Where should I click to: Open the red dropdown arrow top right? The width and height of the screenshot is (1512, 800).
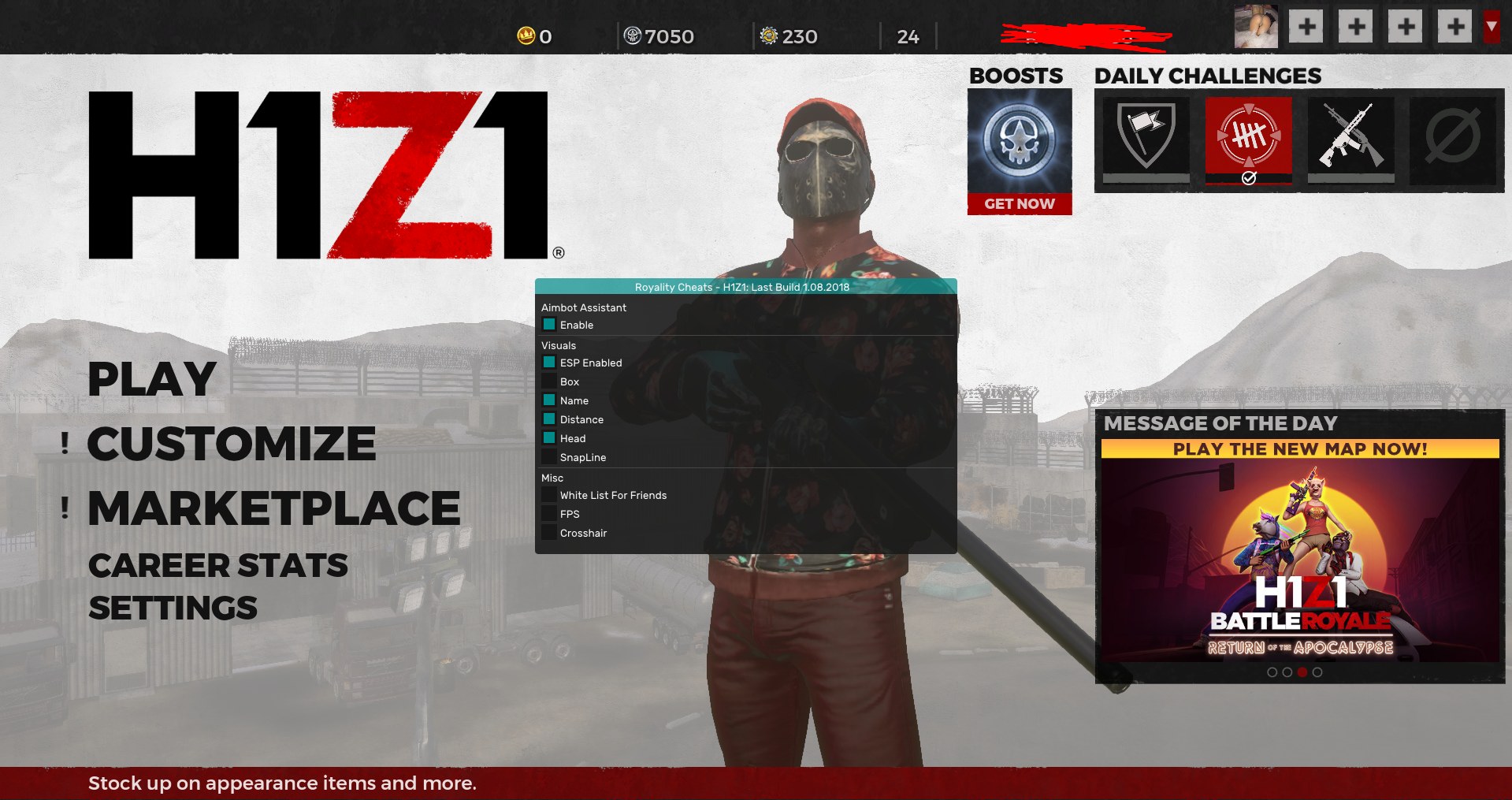coord(1490,26)
